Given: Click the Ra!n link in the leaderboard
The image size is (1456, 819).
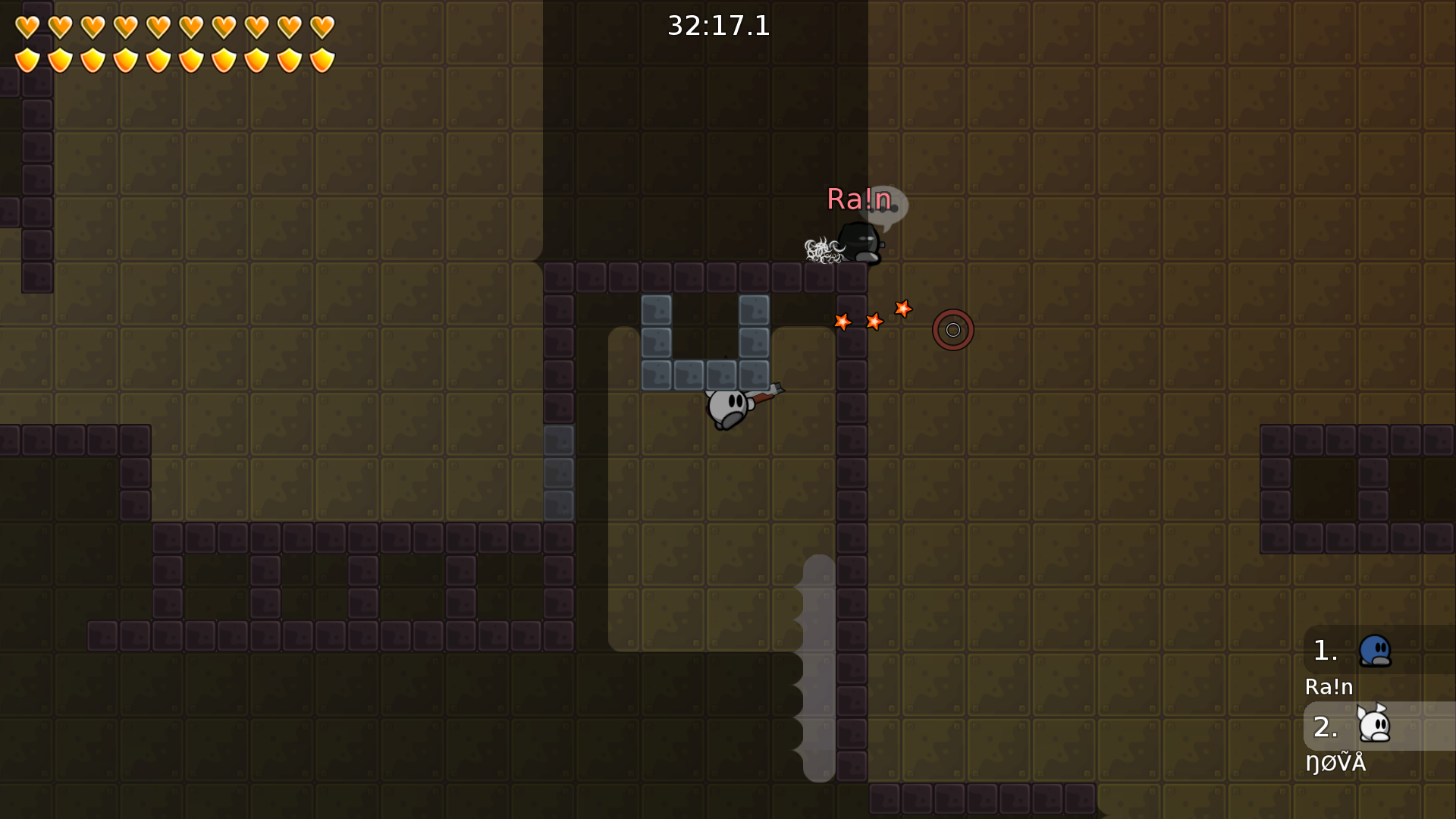Looking at the screenshot, I should [1329, 687].
